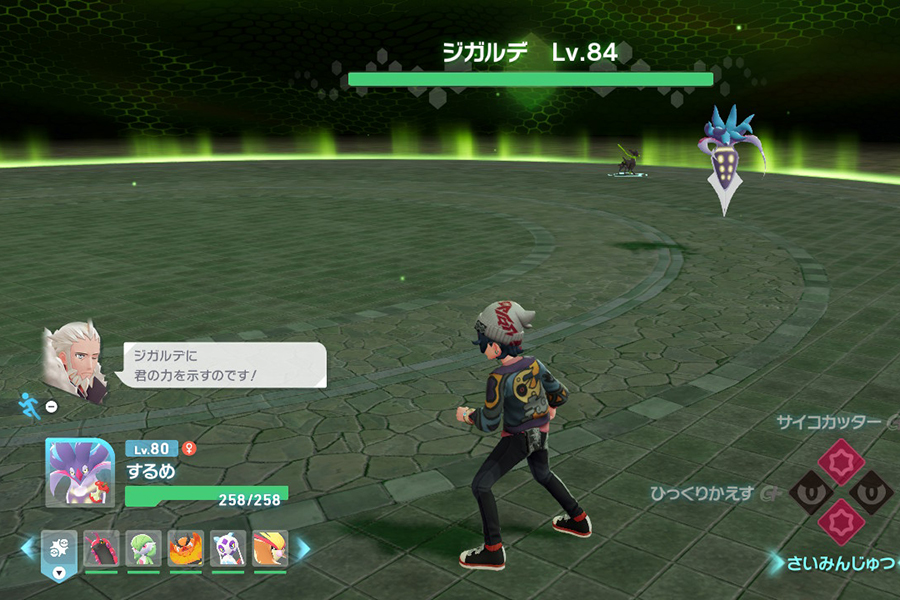
Task: Switch to Scolipede in the party bar
Action: 101,549
